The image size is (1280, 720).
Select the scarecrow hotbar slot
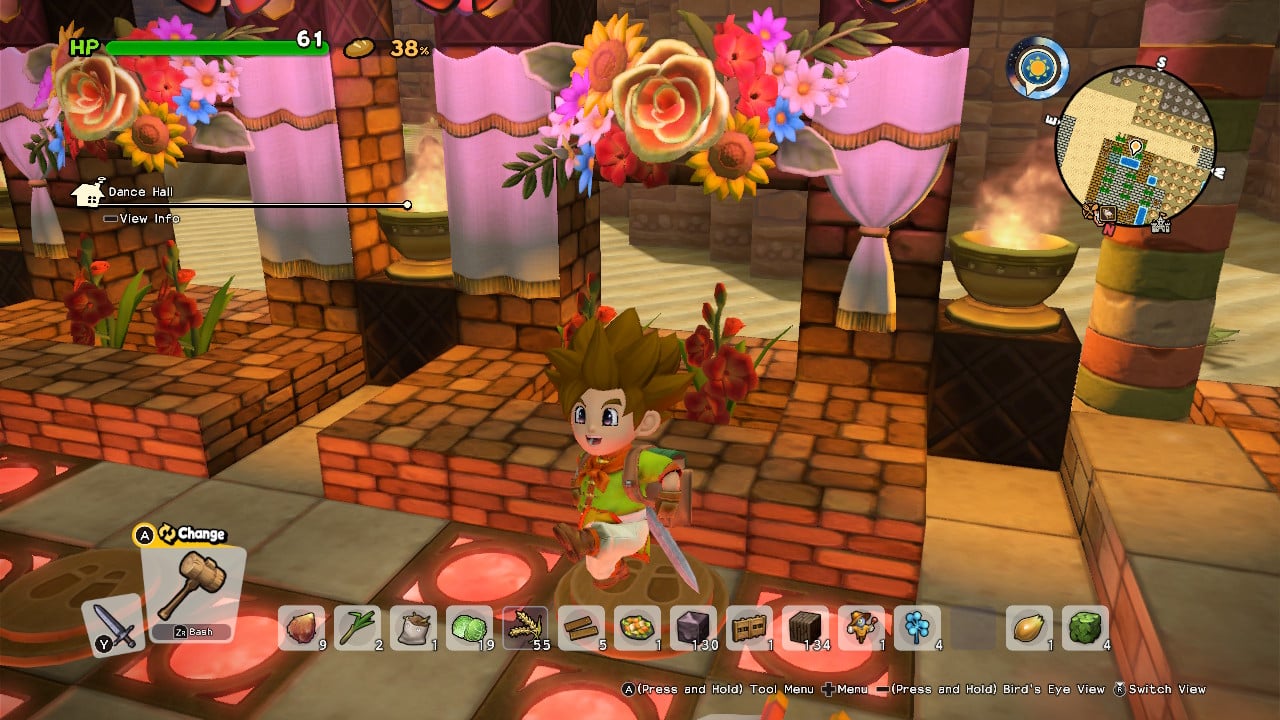click(862, 628)
